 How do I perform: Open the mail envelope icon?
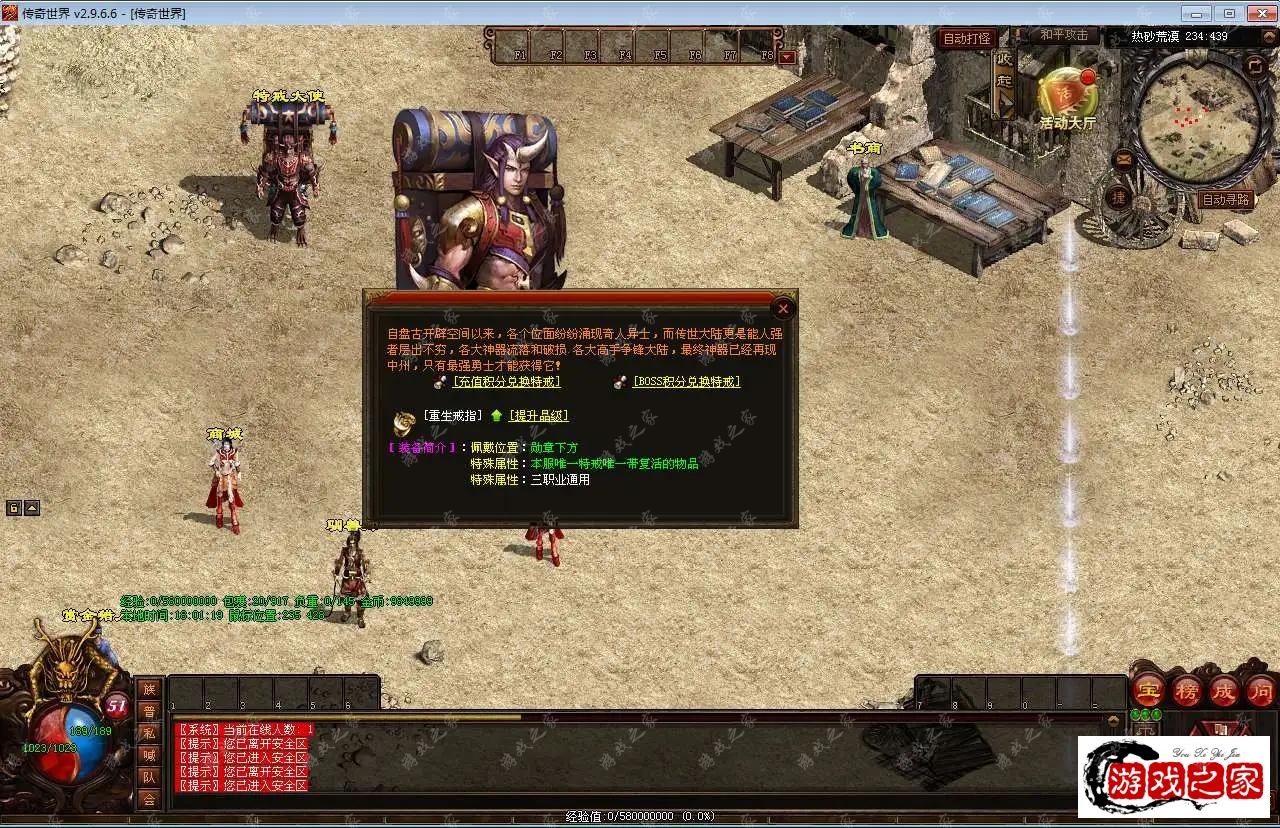(x=1123, y=158)
